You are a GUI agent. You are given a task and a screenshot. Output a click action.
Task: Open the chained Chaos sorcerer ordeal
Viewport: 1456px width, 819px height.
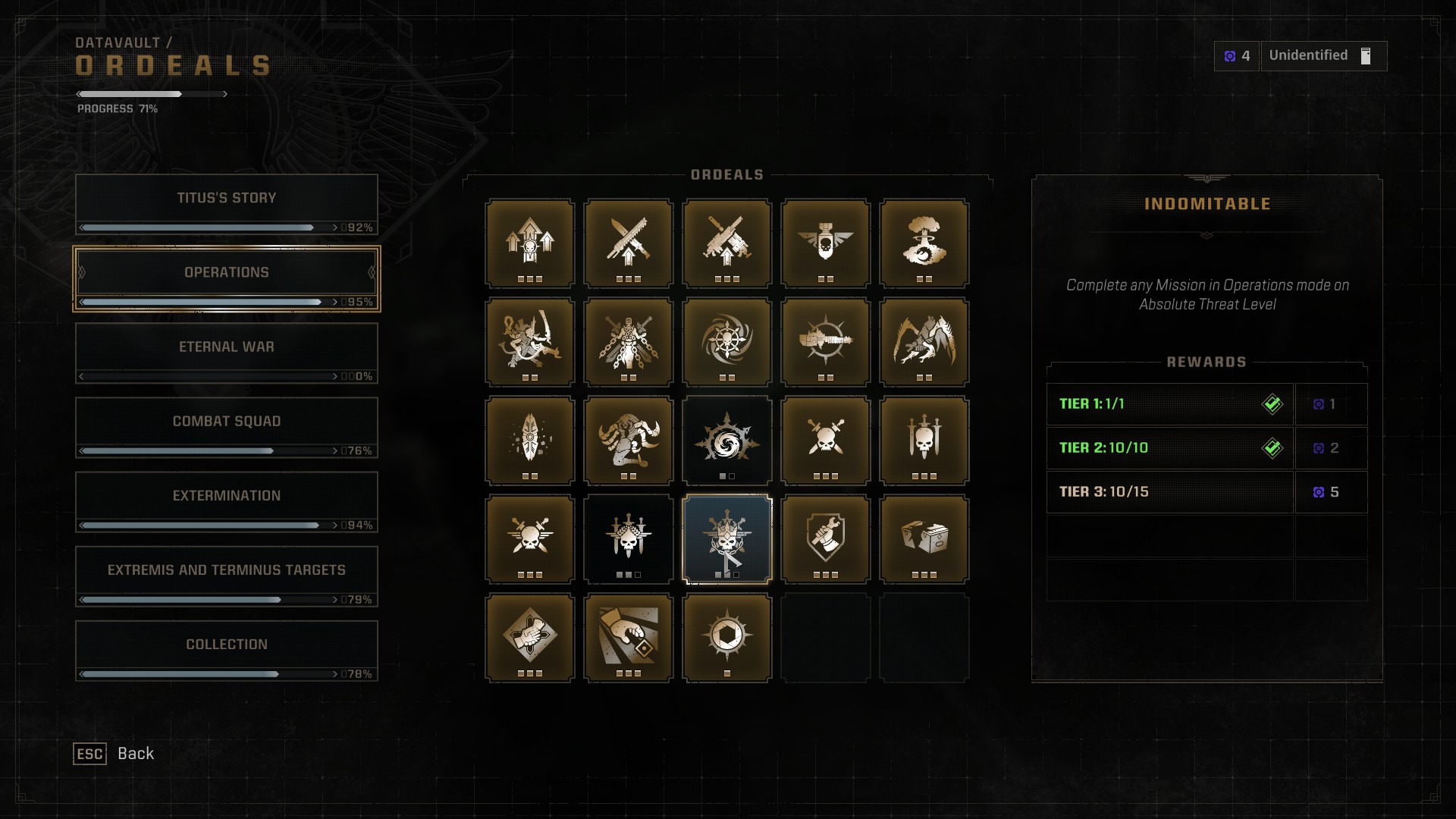(628, 341)
